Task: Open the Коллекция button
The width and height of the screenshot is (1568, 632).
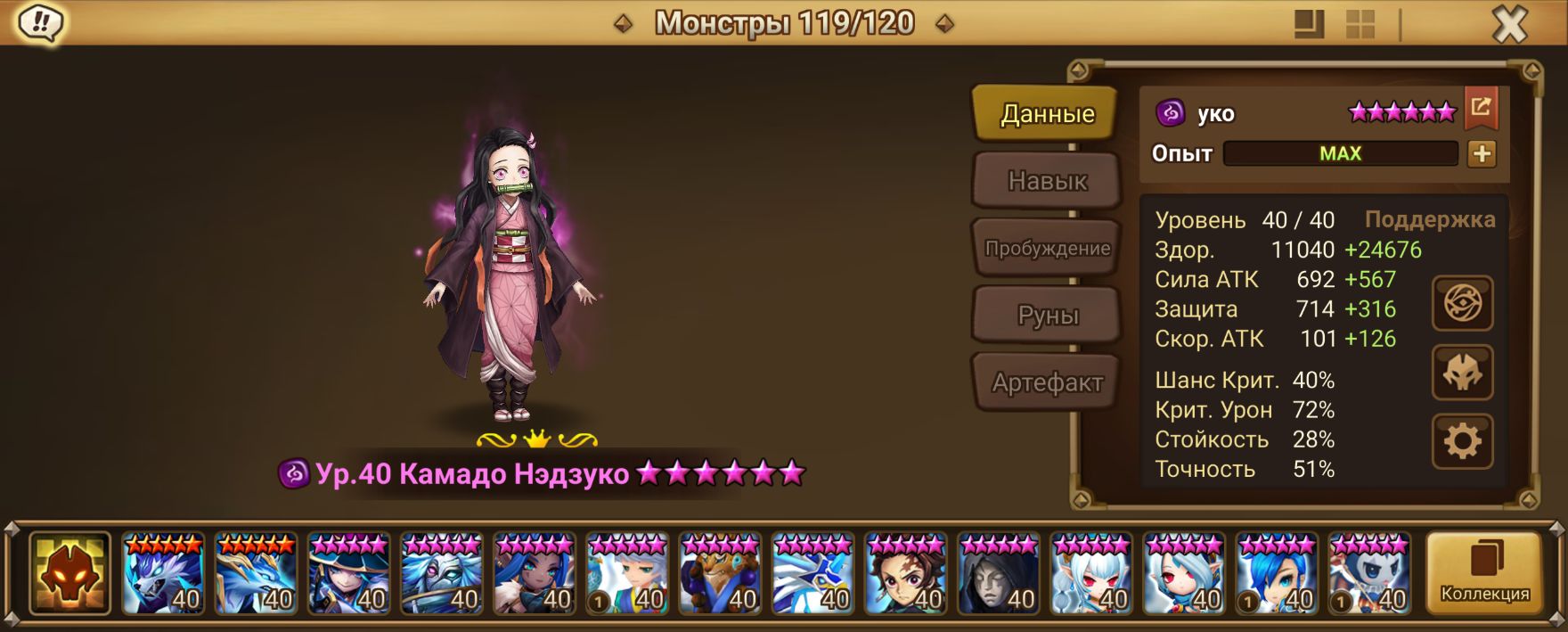Action: [1484, 573]
